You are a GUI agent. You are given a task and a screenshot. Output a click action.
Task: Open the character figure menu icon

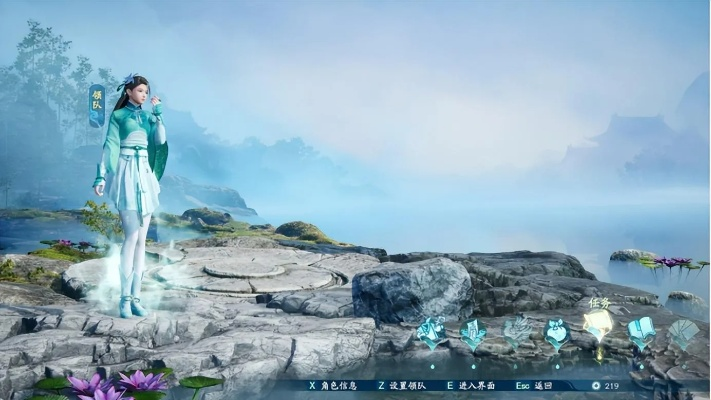click(431, 332)
